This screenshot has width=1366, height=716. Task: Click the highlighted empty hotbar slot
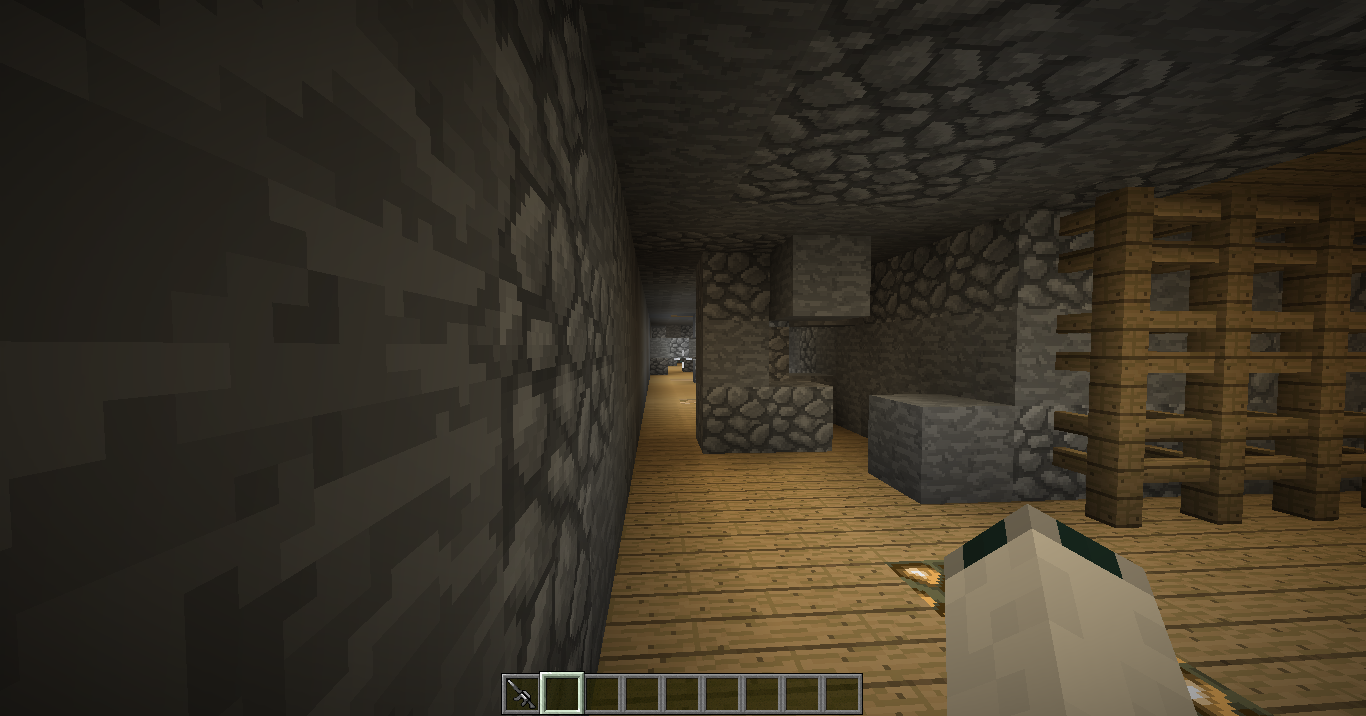tap(561, 693)
